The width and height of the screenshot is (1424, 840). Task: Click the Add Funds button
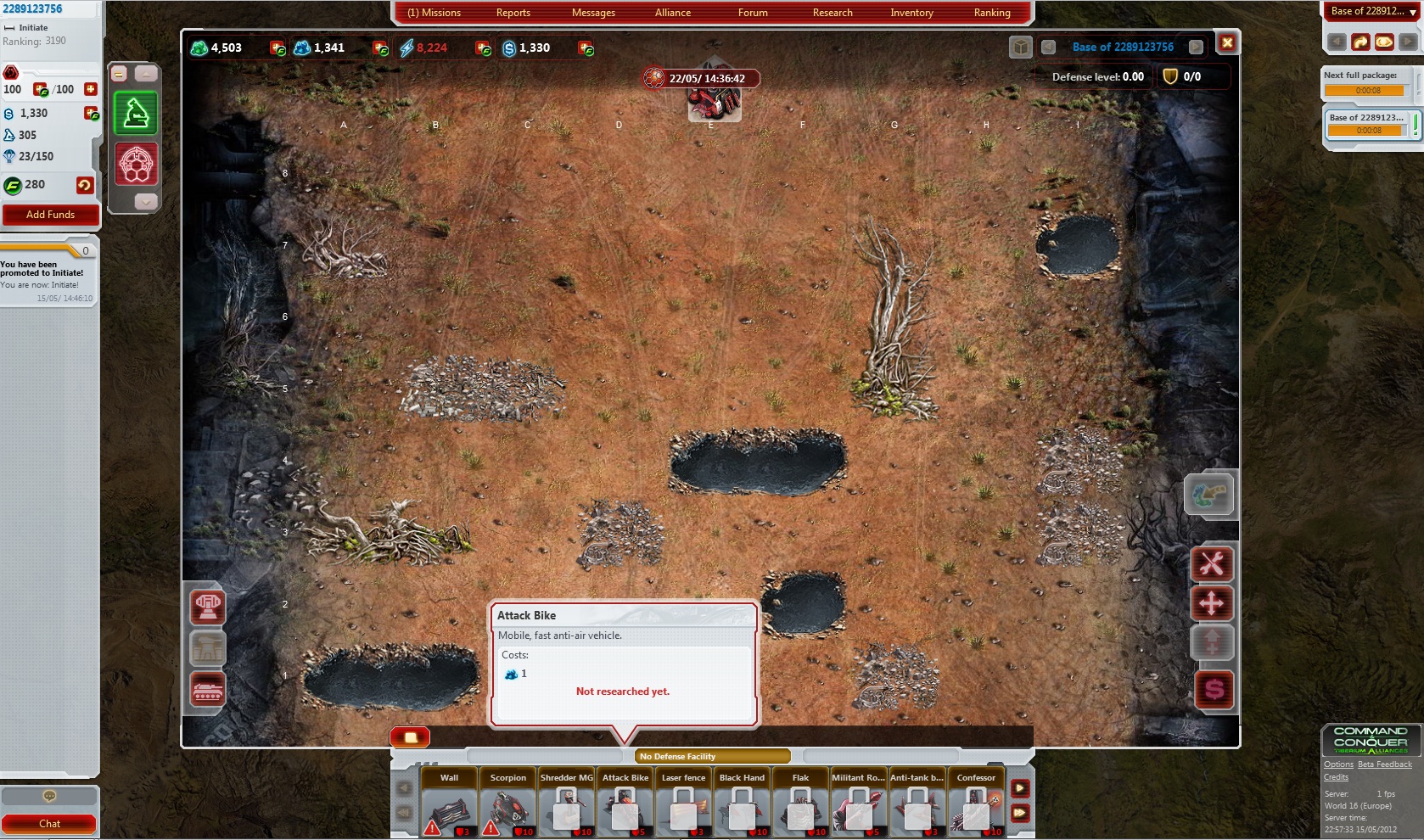[50, 215]
